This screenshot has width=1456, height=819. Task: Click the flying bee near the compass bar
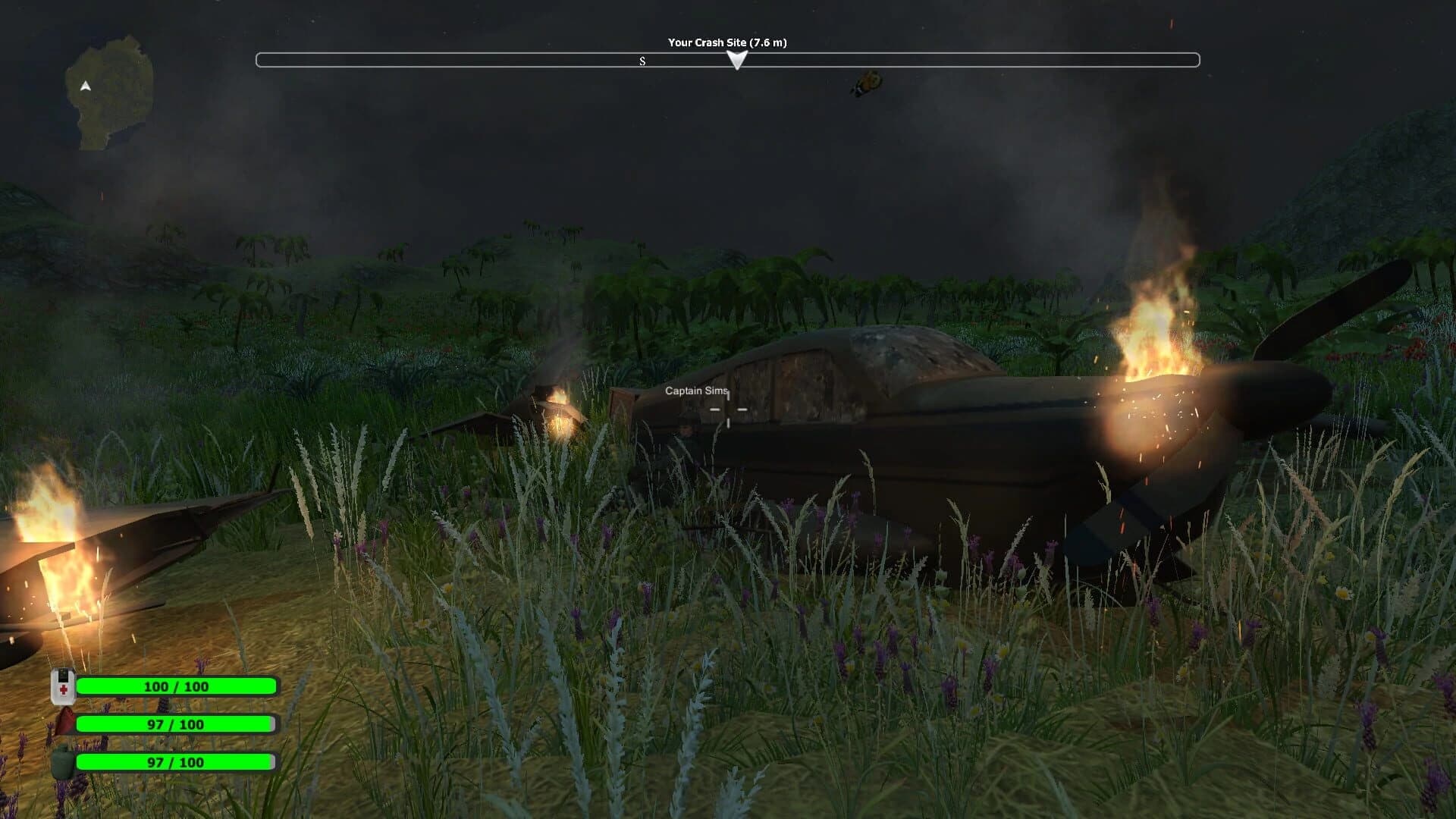click(x=867, y=84)
